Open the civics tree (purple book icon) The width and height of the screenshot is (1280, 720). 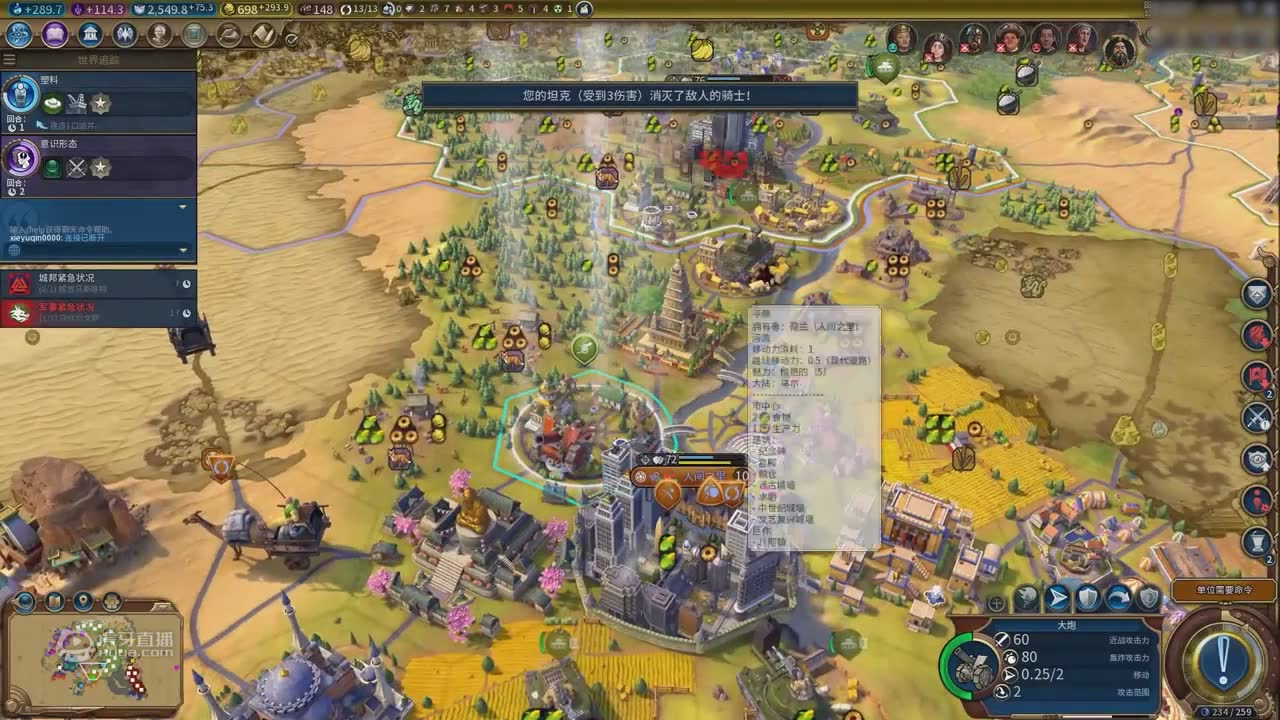point(55,35)
